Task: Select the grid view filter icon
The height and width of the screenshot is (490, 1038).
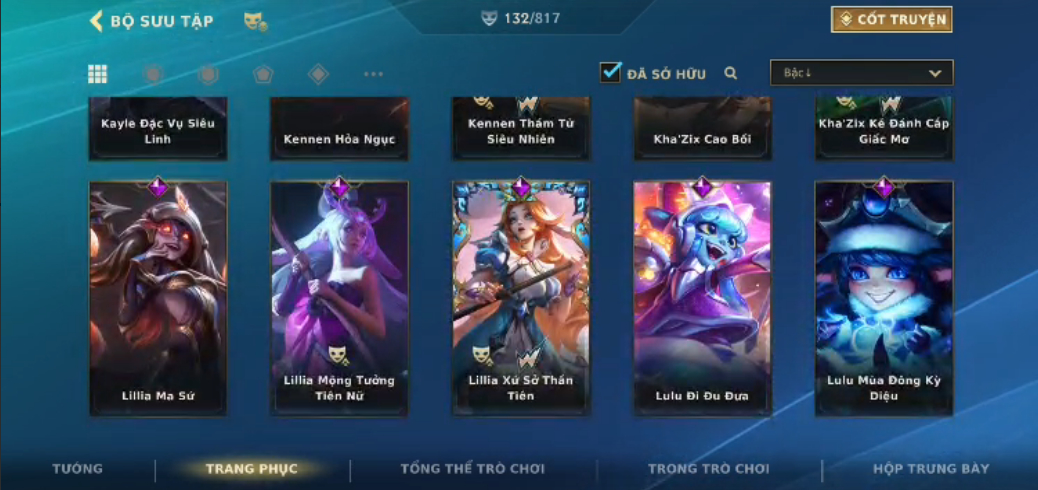Action: (x=98, y=74)
